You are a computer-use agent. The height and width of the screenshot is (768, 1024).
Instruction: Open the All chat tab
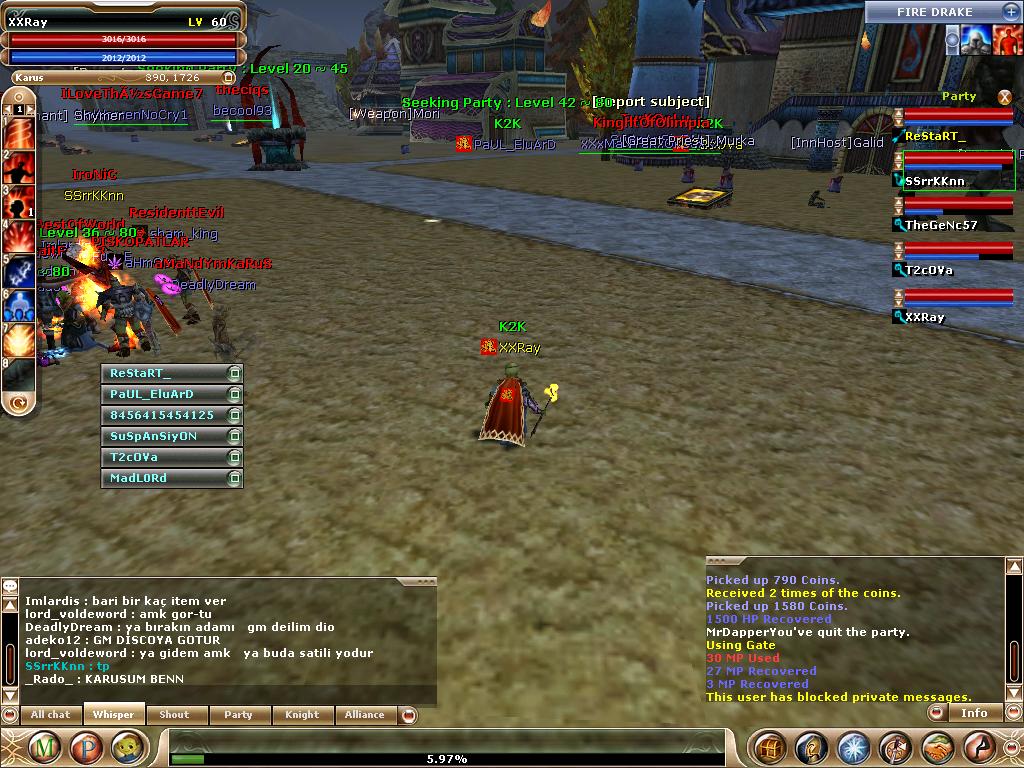point(50,714)
